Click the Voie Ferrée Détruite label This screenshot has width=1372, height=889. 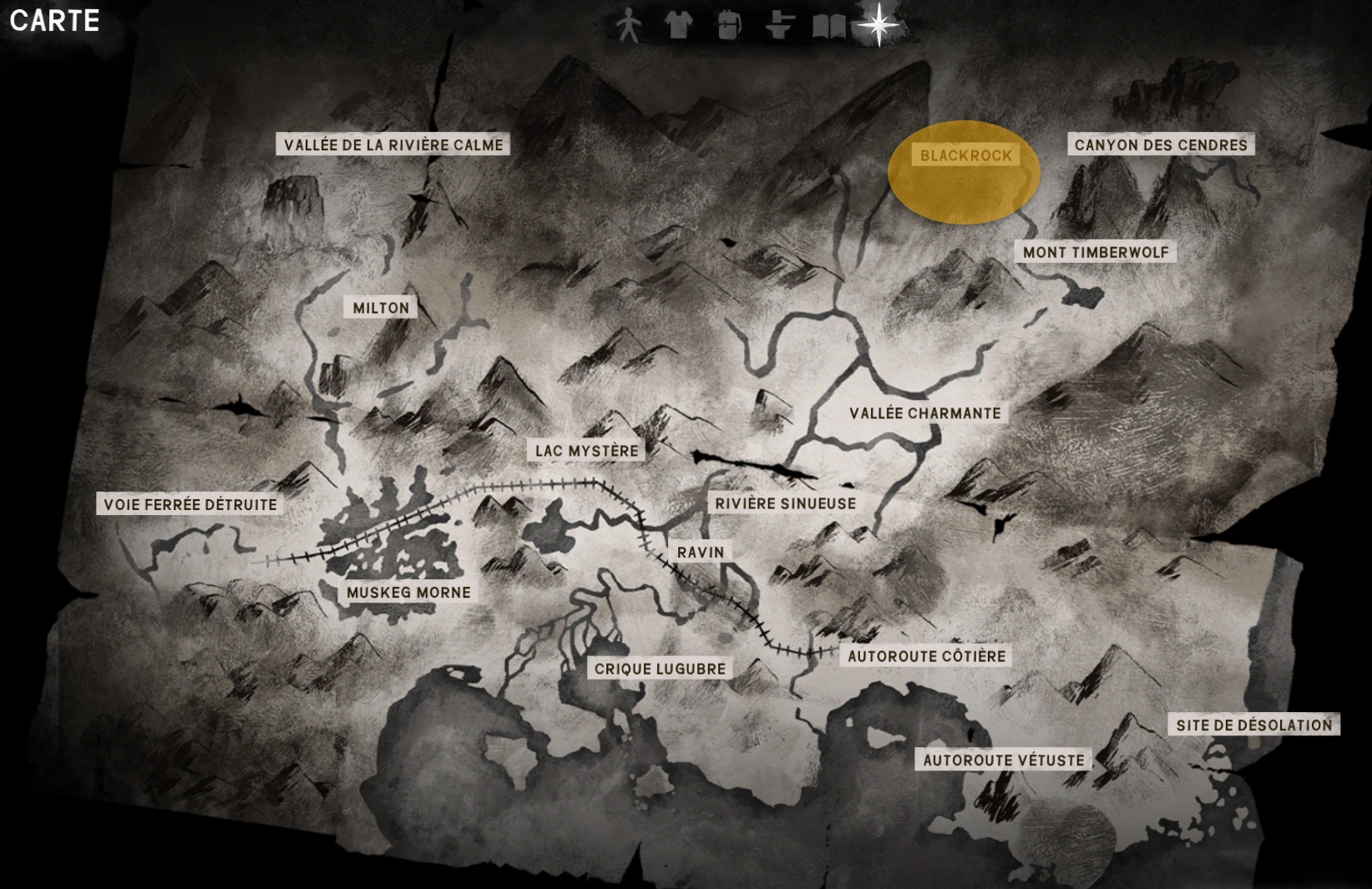click(190, 504)
